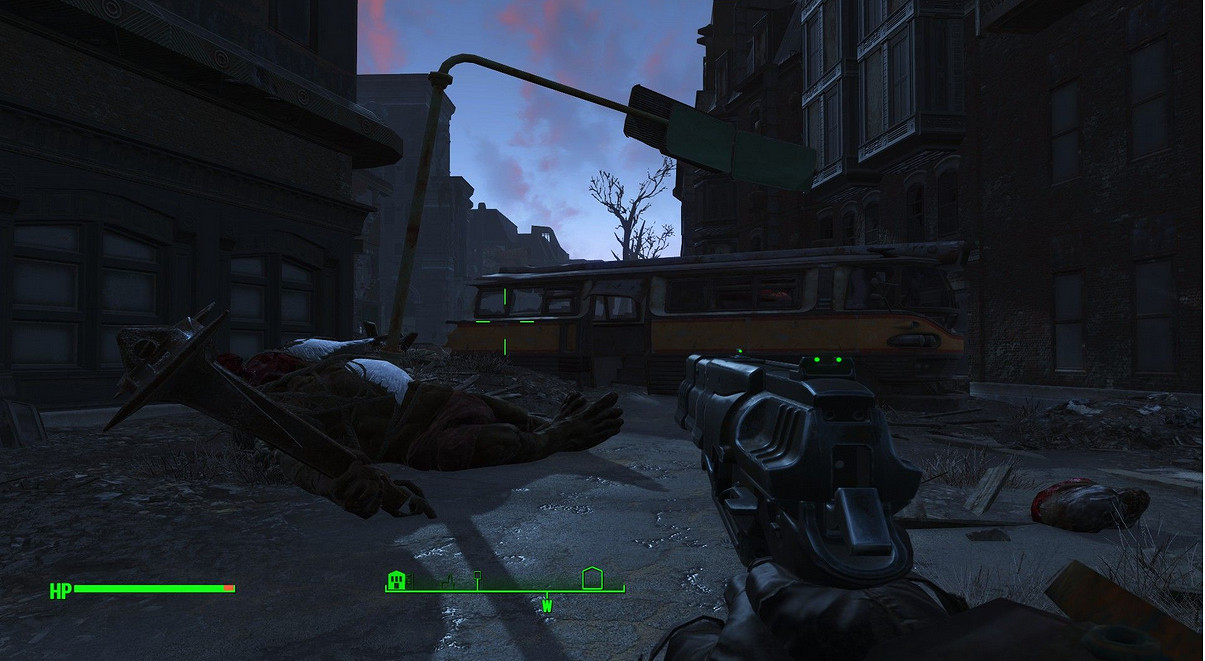Click the small square signpost compass marker
The image size is (1205, 661).
coord(478,577)
